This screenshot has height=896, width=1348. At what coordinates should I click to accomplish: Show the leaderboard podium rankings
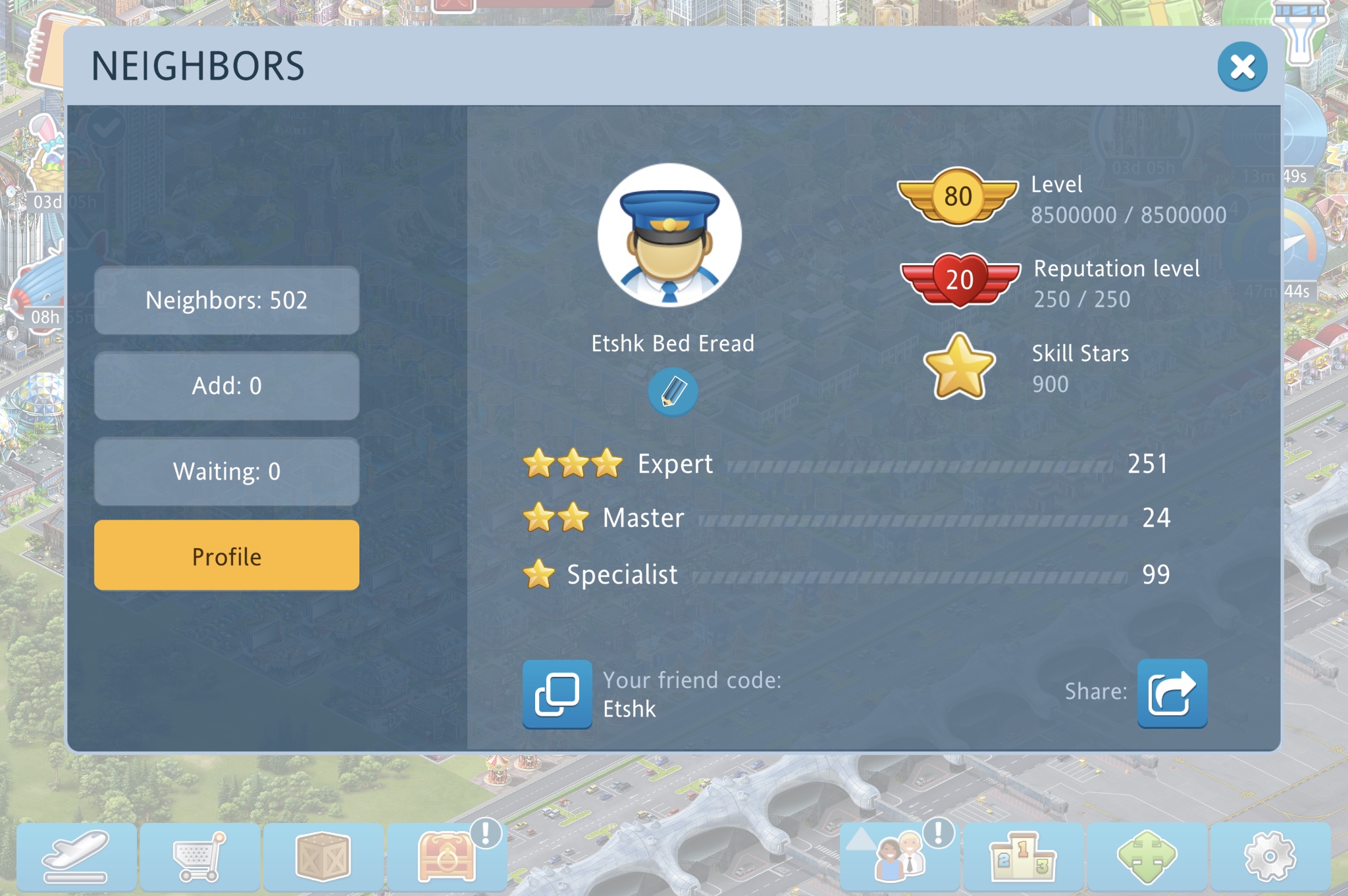(x=1023, y=857)
